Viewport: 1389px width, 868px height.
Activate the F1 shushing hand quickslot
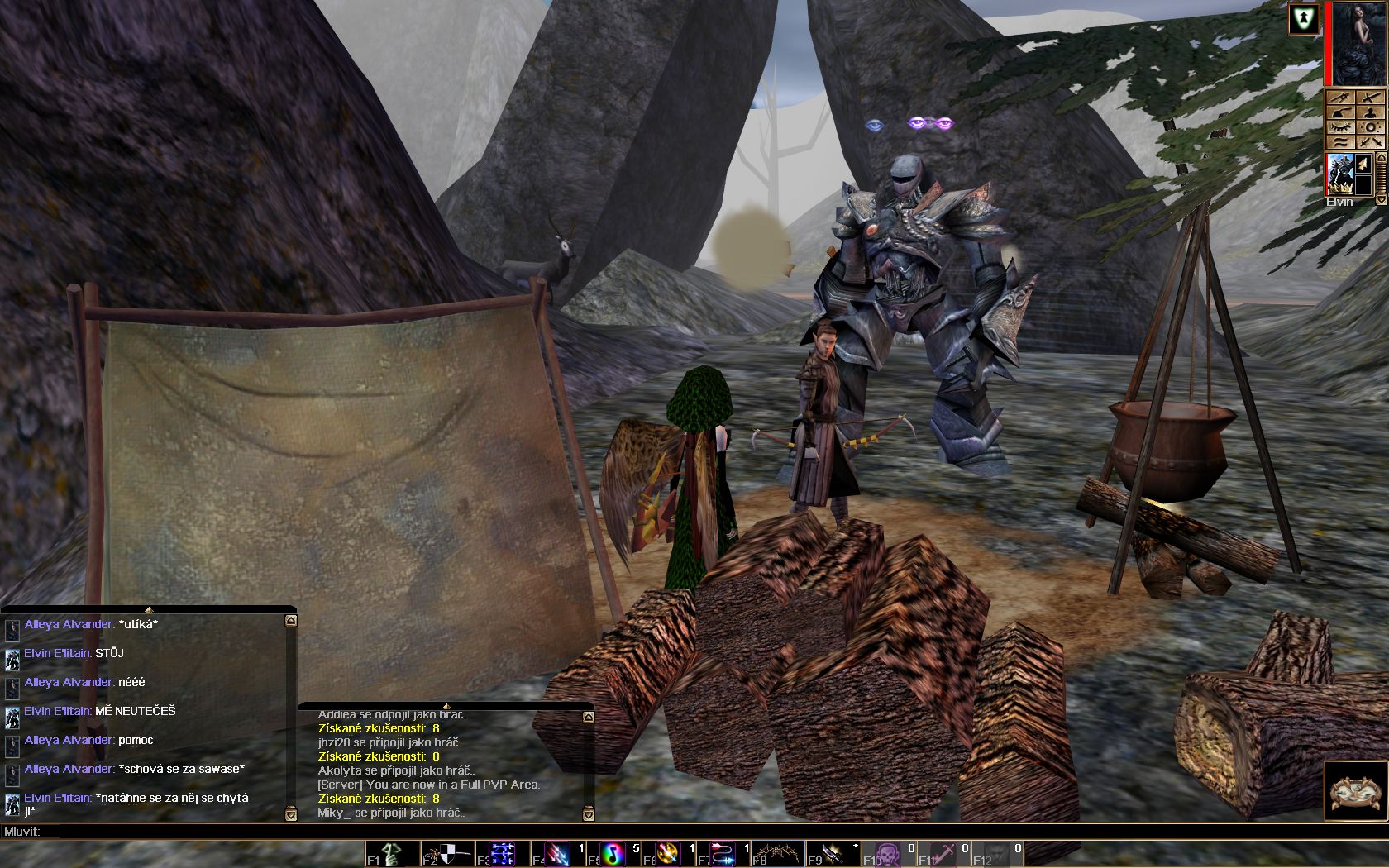(392, 854)
